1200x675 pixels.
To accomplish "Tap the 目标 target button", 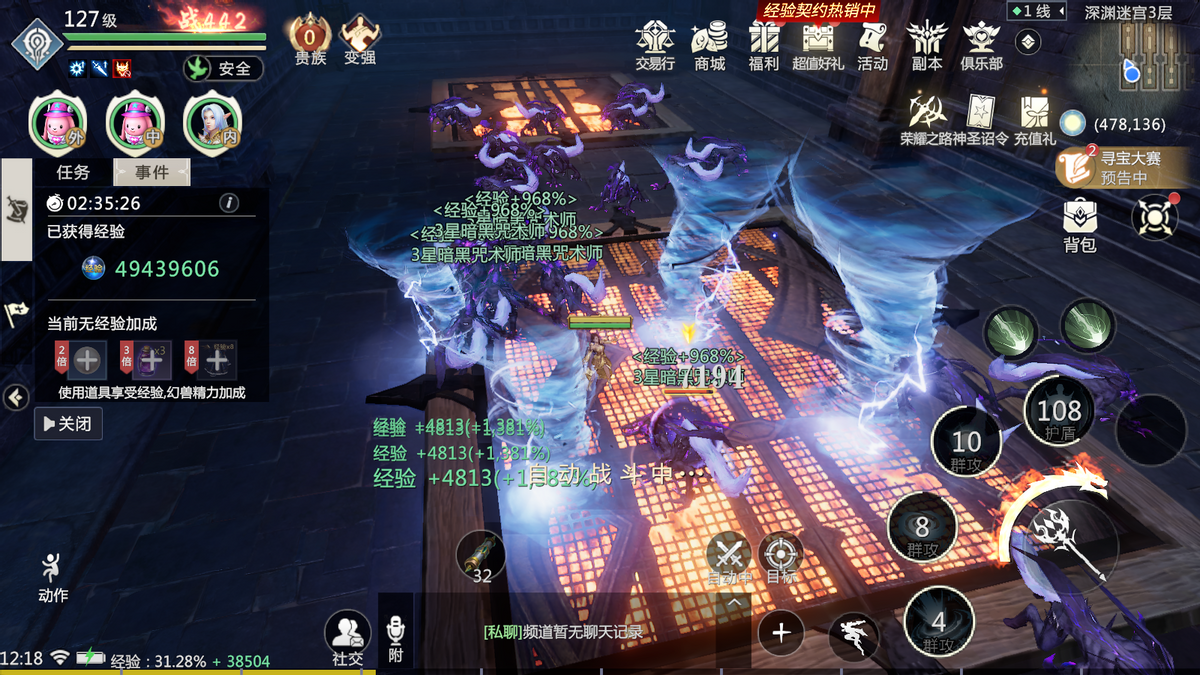I will click(781, 558).
